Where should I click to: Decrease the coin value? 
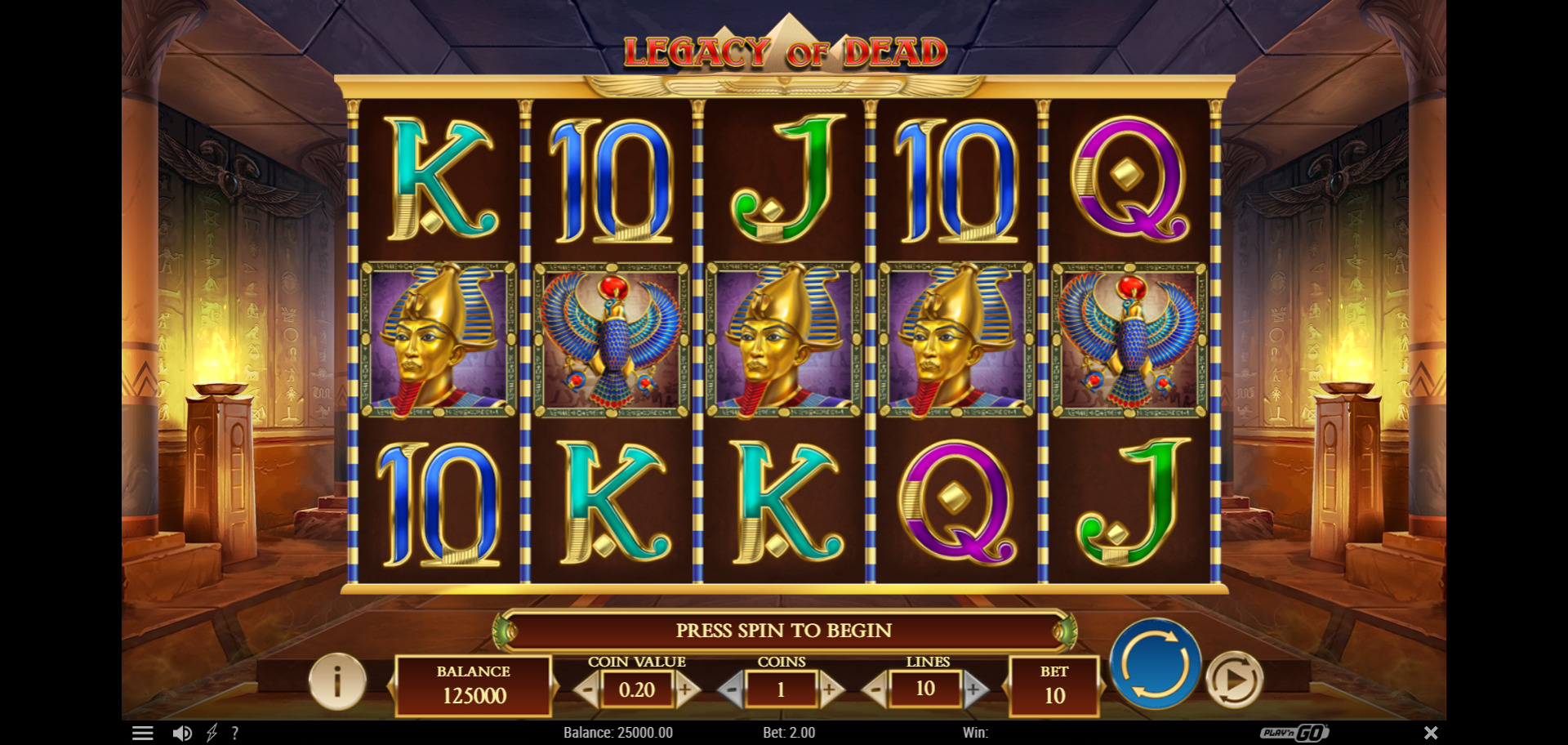click(x=586, y=690)
